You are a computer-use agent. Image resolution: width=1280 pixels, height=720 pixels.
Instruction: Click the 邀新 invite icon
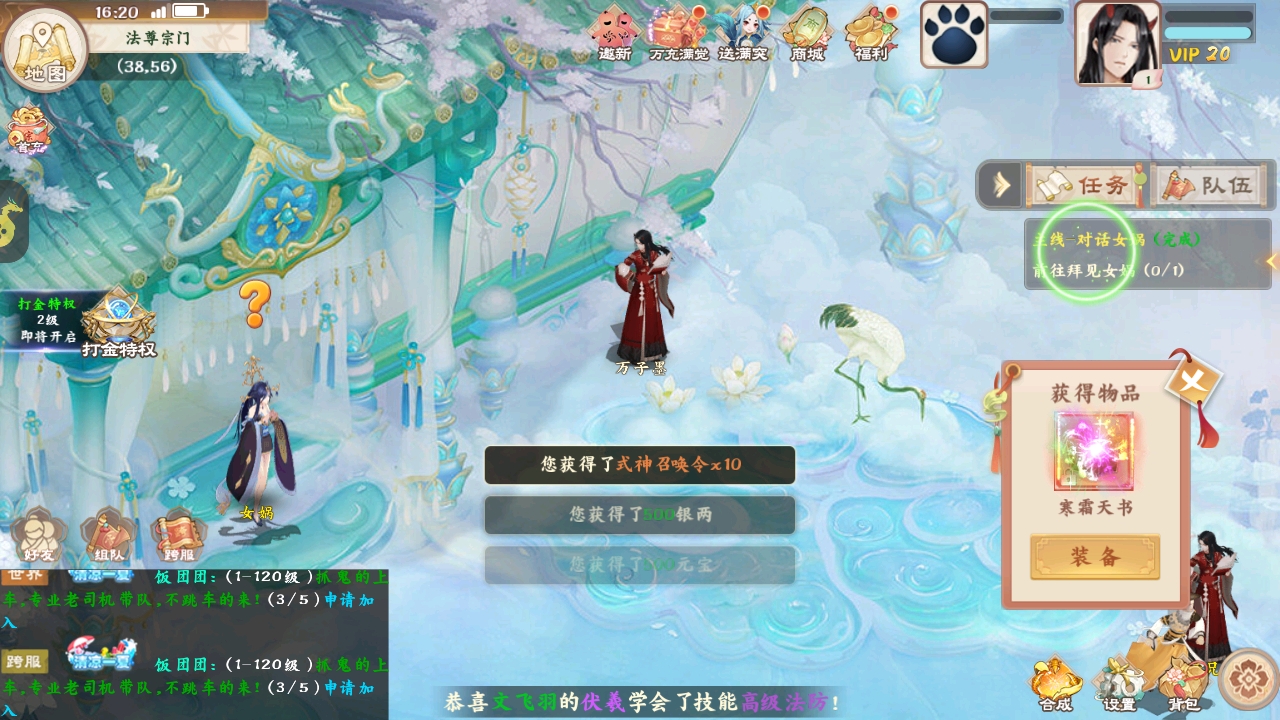coord(614,33)
